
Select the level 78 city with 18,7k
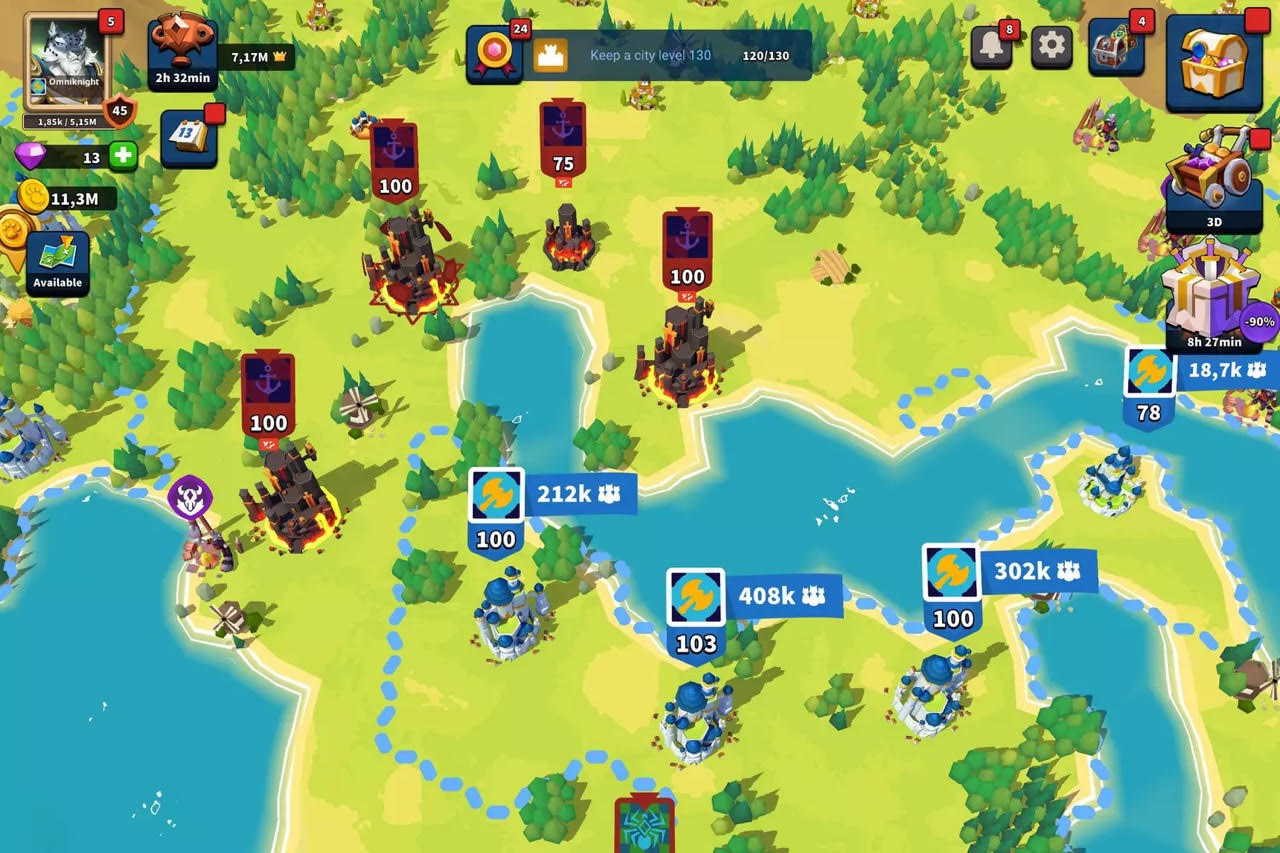(x=1149, y=384)
